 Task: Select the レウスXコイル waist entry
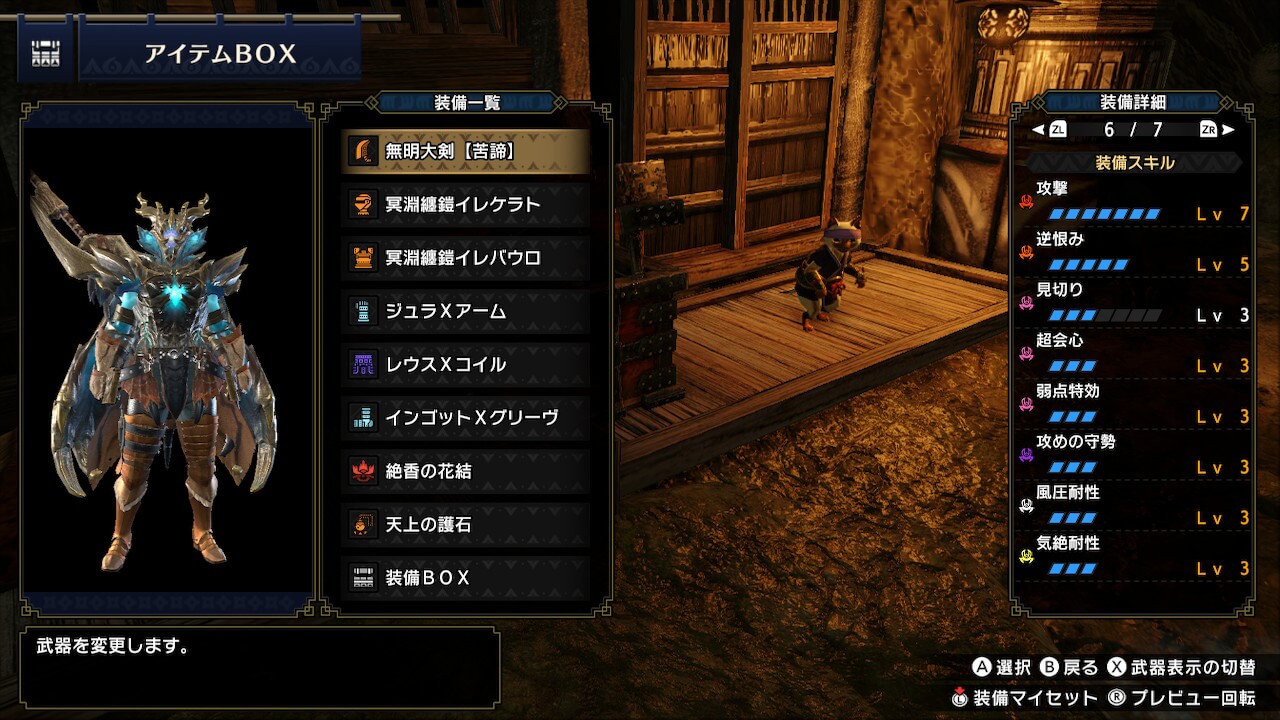coord(465,364)
